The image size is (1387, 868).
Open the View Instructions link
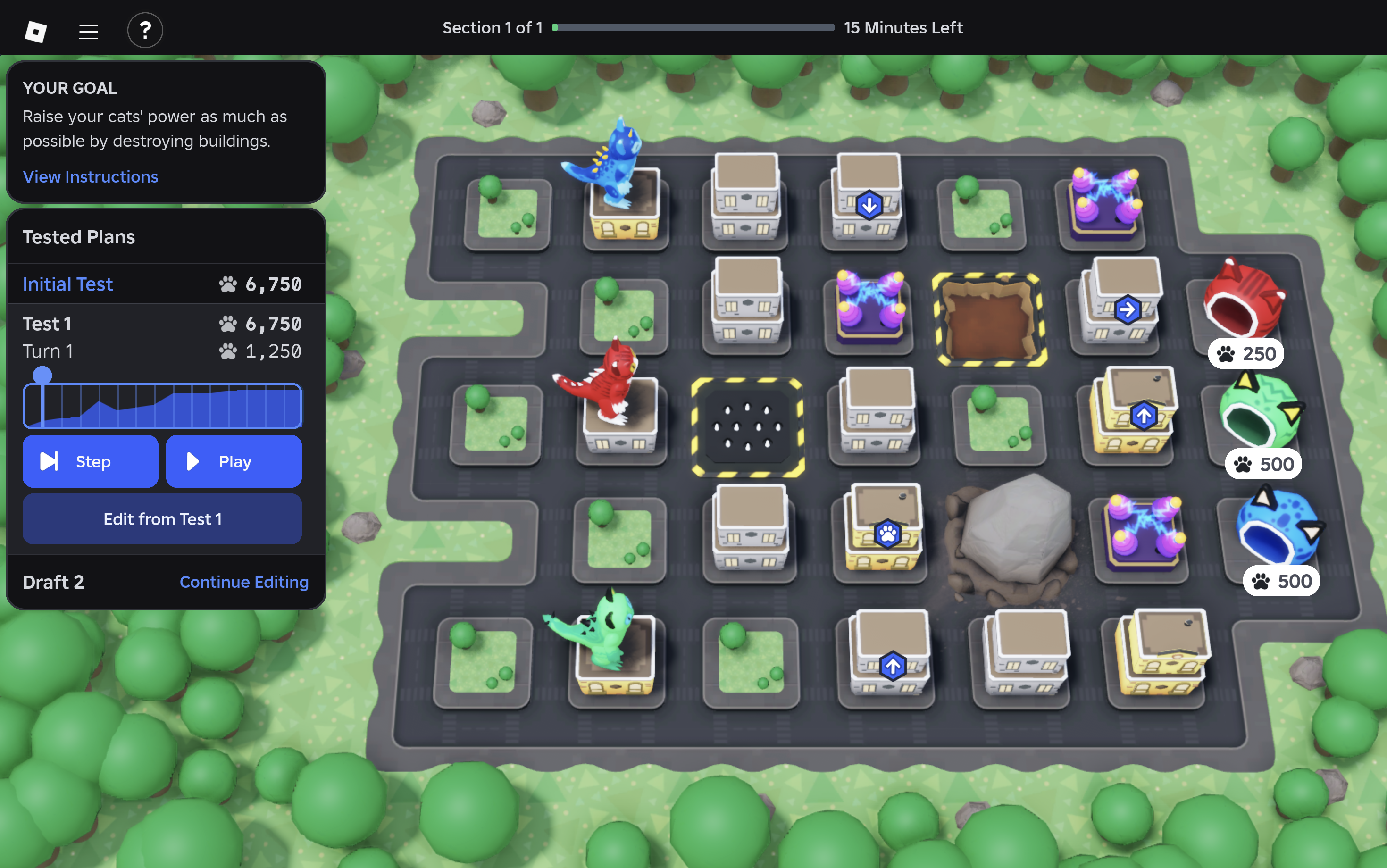click(90, 177)
